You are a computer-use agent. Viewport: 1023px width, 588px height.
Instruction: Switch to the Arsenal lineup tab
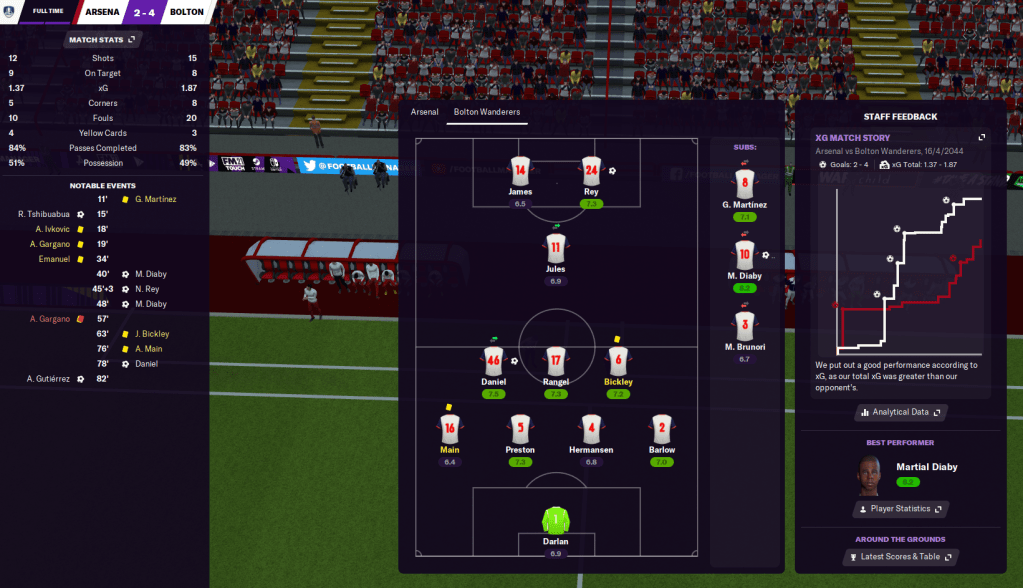click(x=424, y=112)
